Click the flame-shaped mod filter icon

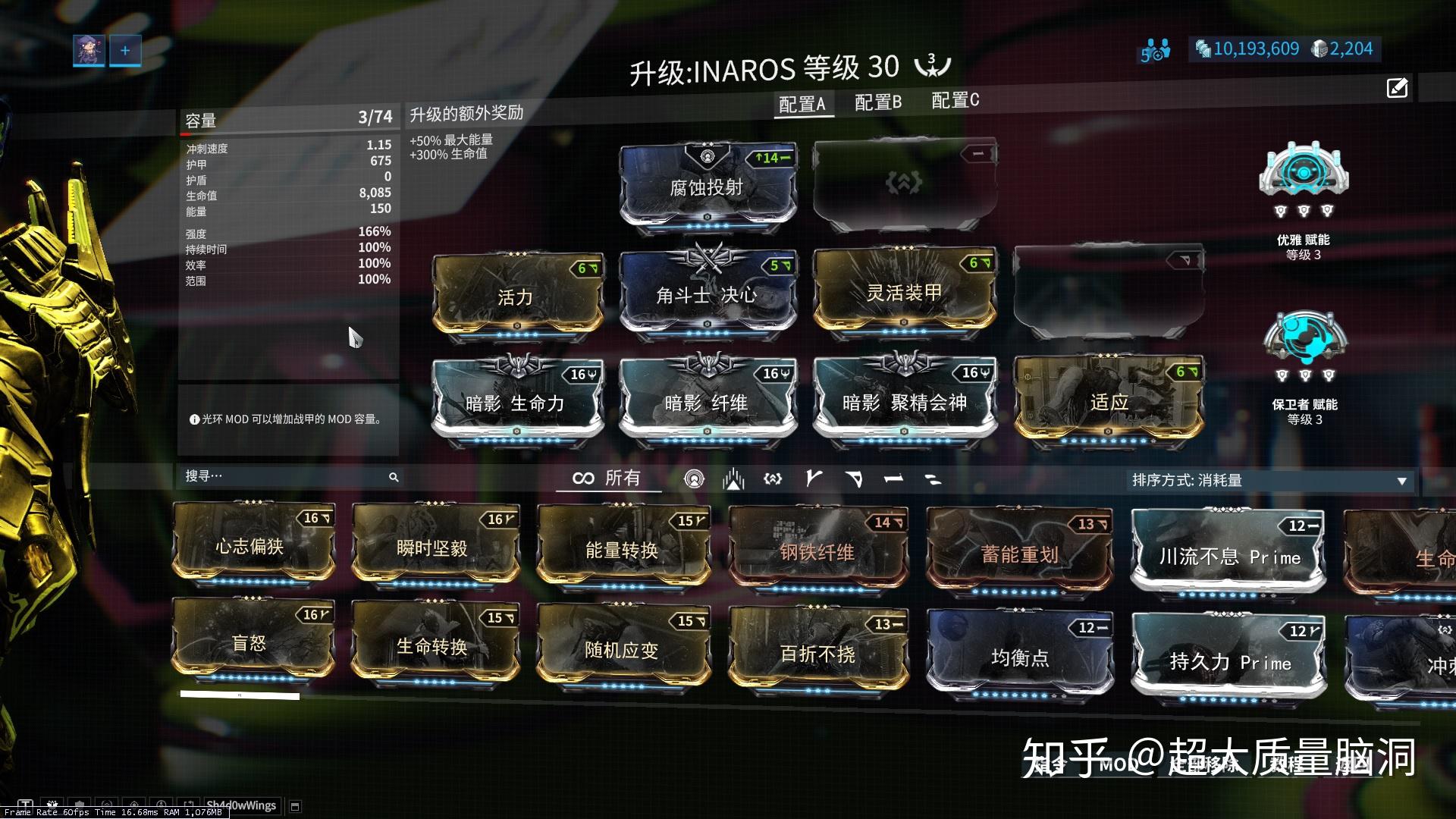pos(733,478)
